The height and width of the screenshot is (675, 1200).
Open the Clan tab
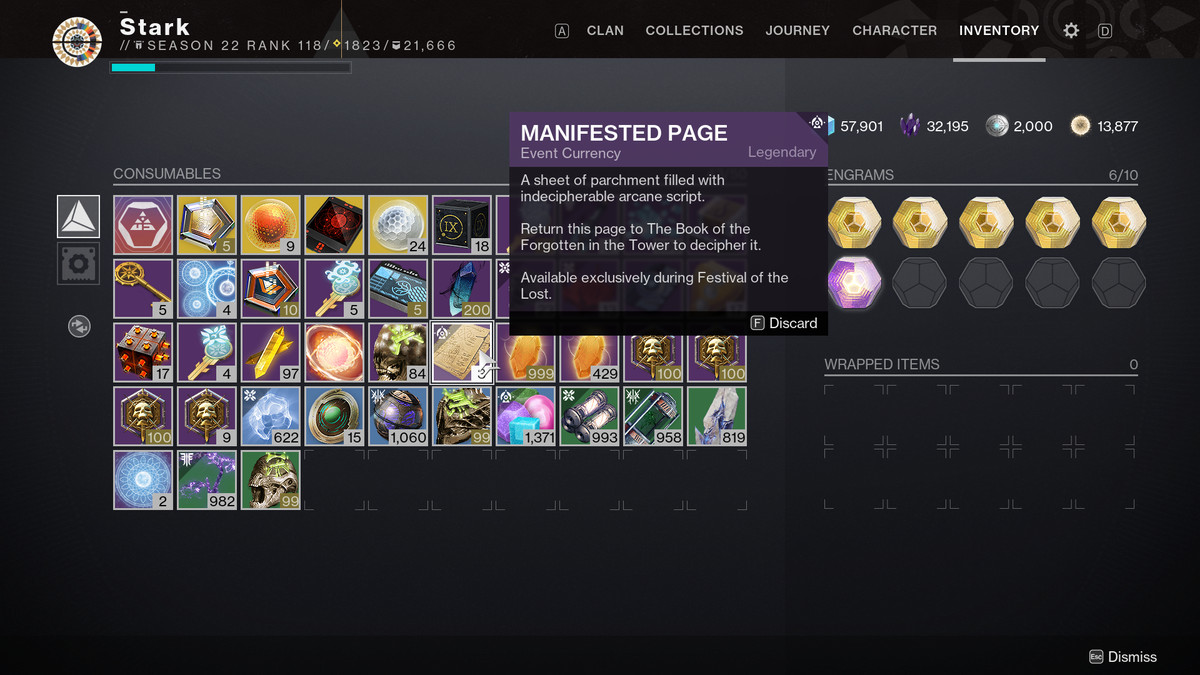(x=605, y=30)
